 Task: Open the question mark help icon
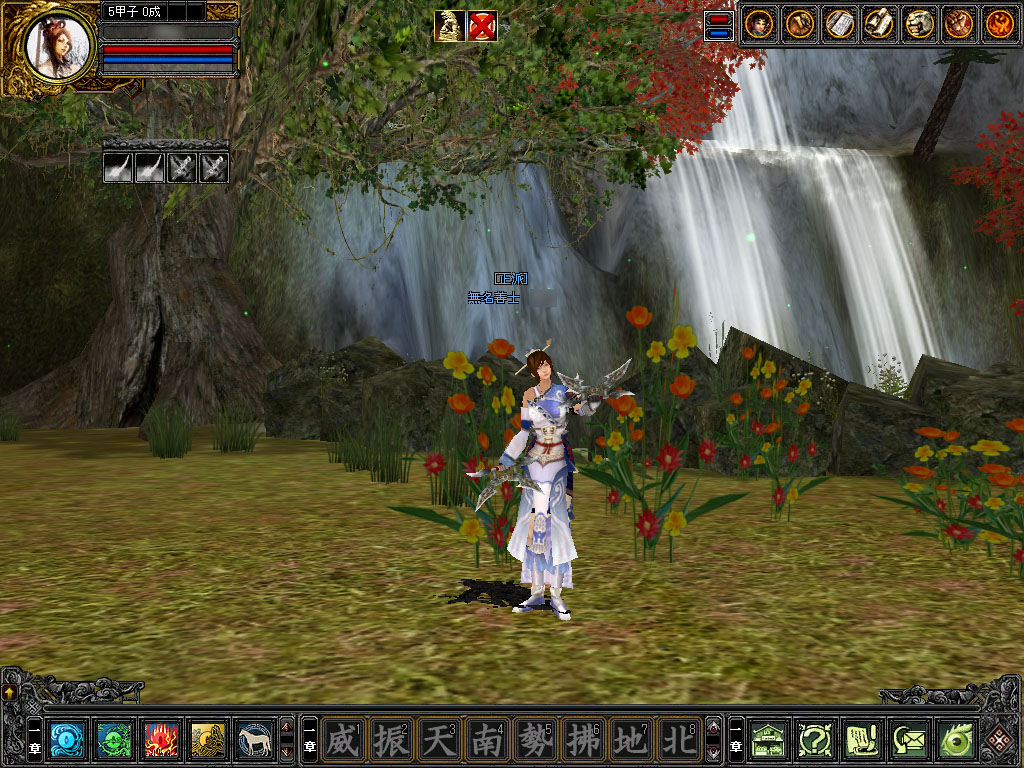point(815,740)
